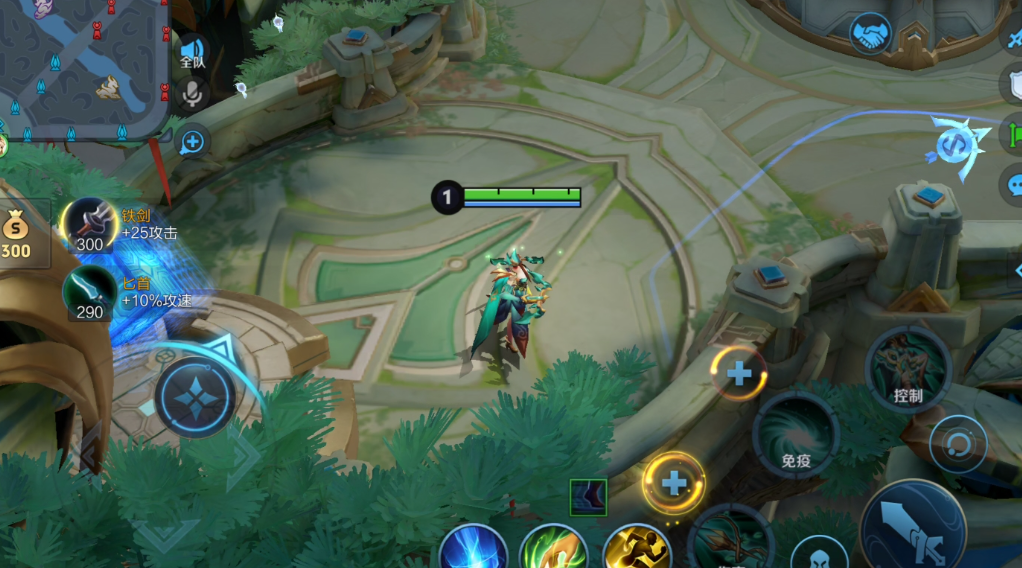1022x568 pixels.
Task: Level up the 免疫 skill with plus
Action: tap(739, 374)
